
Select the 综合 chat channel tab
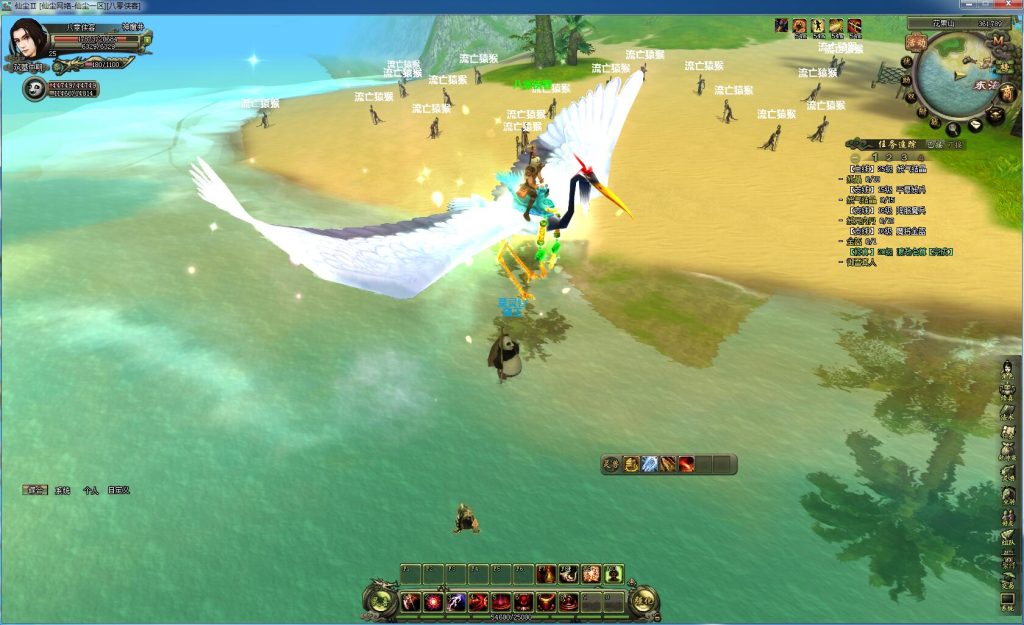point(36,490)
